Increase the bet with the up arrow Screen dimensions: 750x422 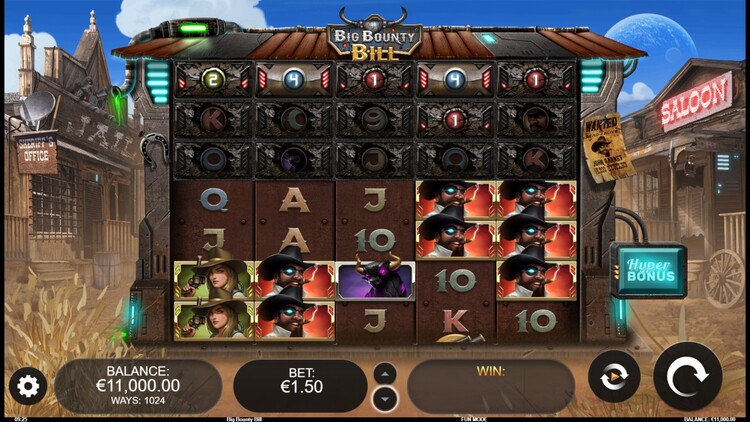(x=385, y=373)
